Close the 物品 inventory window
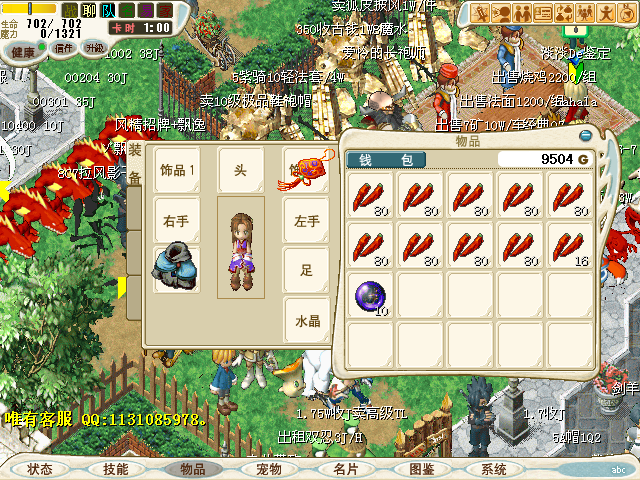Viewport: 640px width, 480px height. (x=585, y=137)
